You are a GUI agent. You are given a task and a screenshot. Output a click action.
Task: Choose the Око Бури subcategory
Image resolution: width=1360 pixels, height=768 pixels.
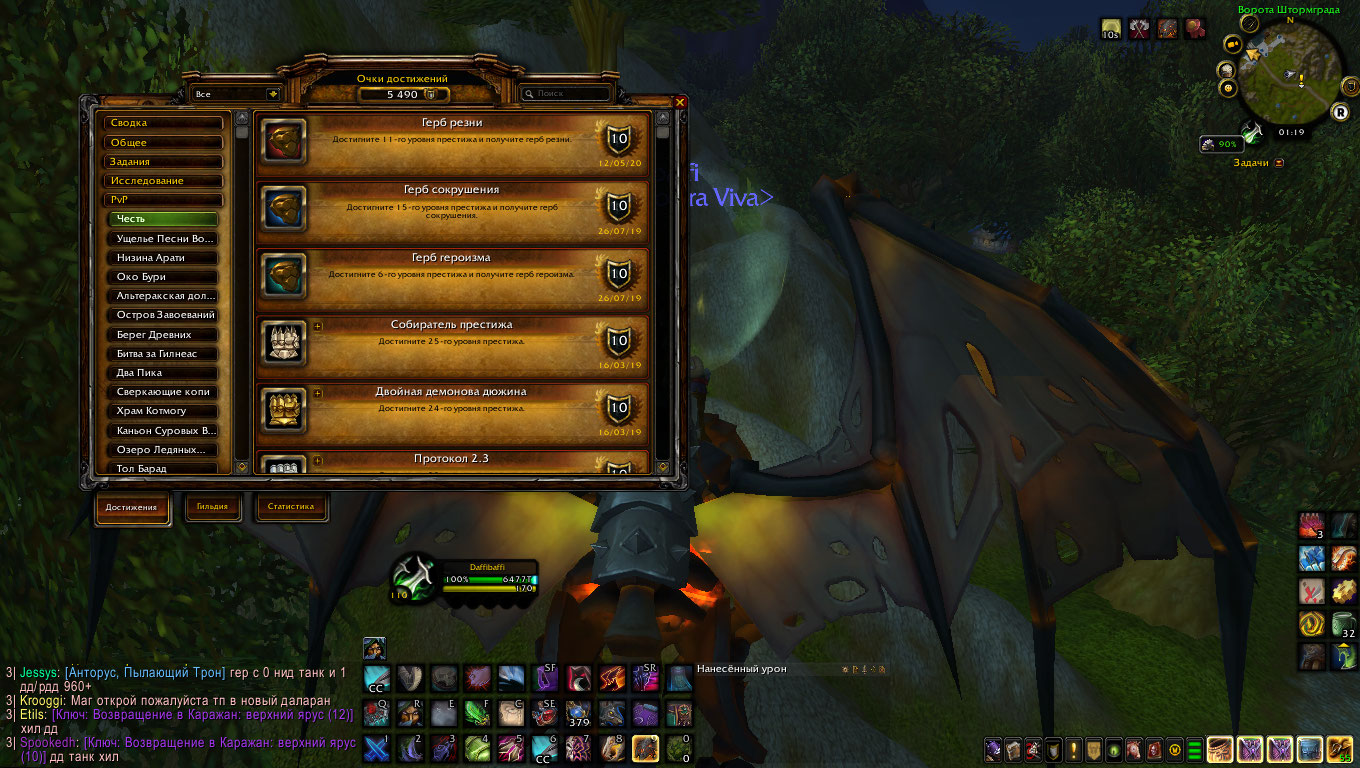[x=163, y=277]
